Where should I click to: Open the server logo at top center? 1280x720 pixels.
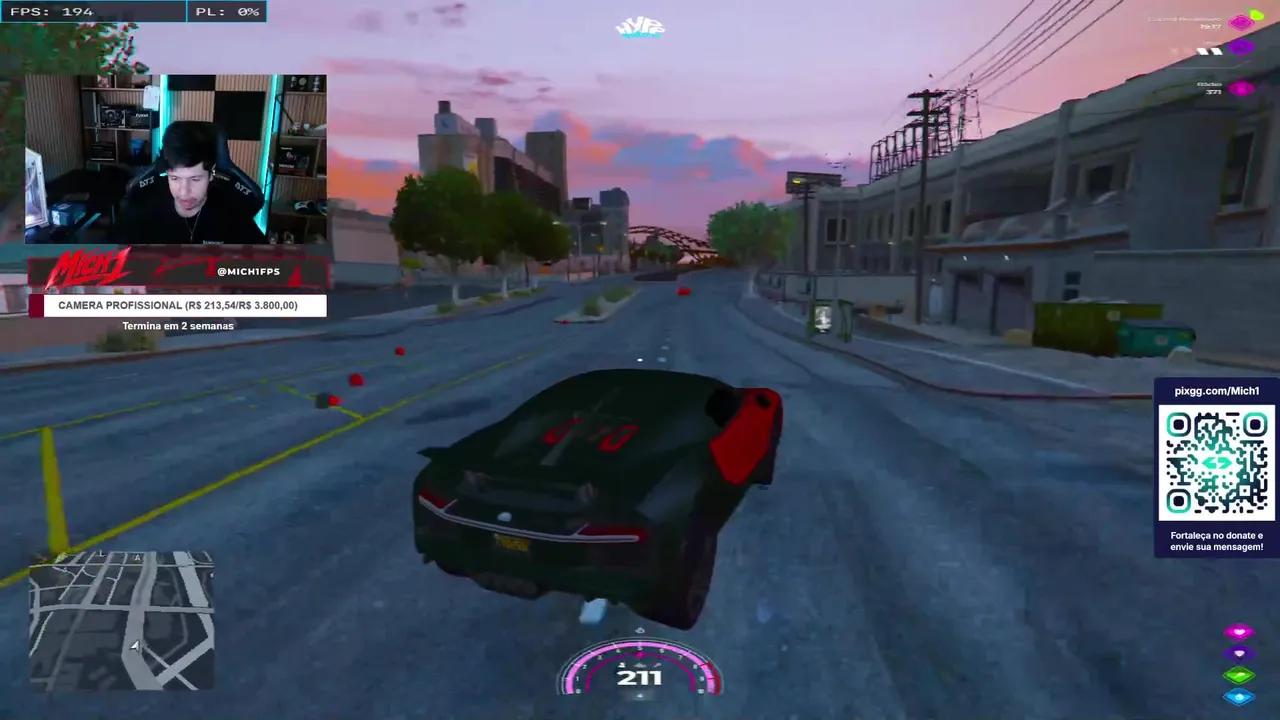click(640, 27)
